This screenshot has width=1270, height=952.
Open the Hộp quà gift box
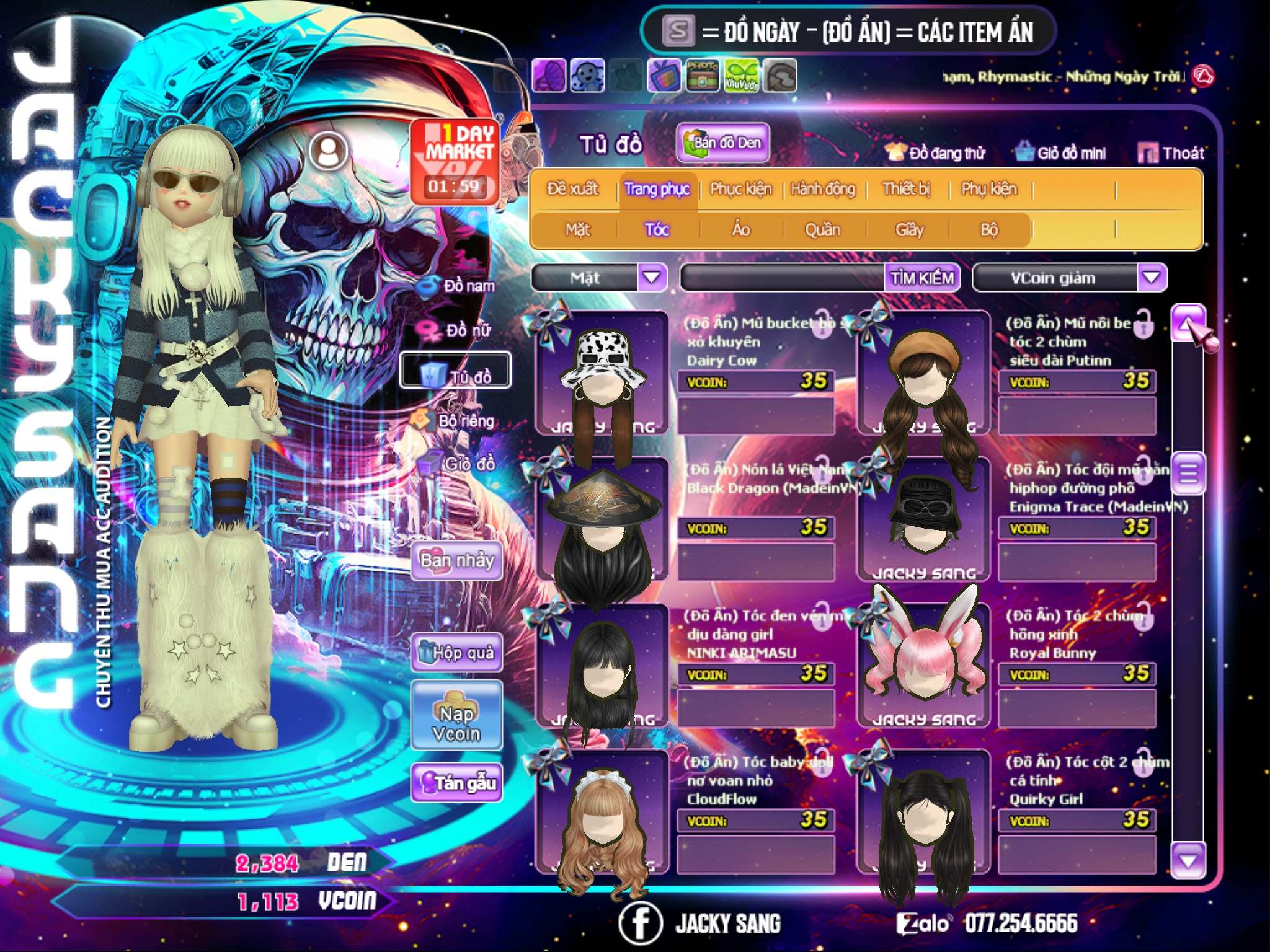point(456,653)
